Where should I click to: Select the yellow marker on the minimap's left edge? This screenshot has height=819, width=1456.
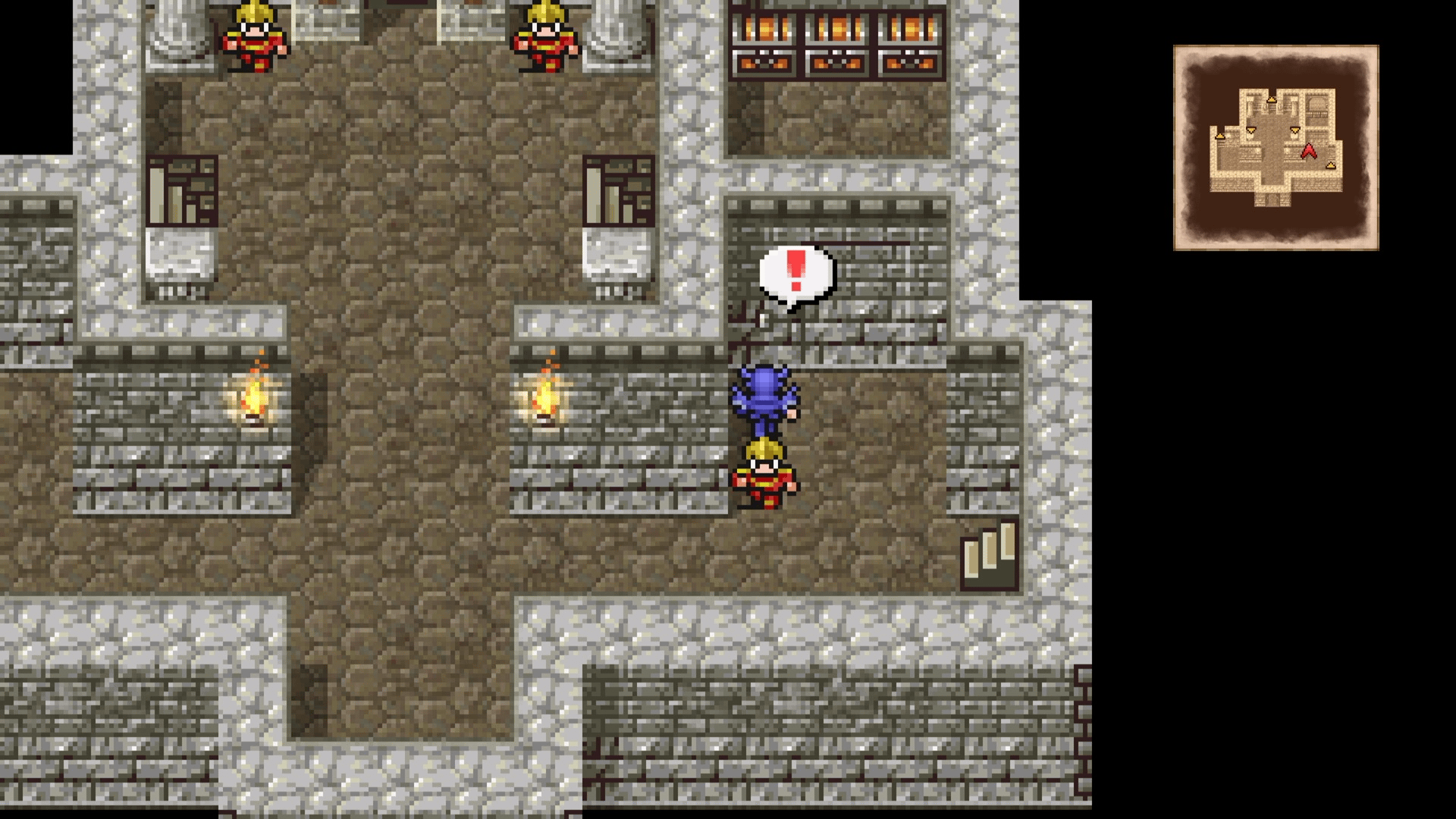(x=1220, y=136)
